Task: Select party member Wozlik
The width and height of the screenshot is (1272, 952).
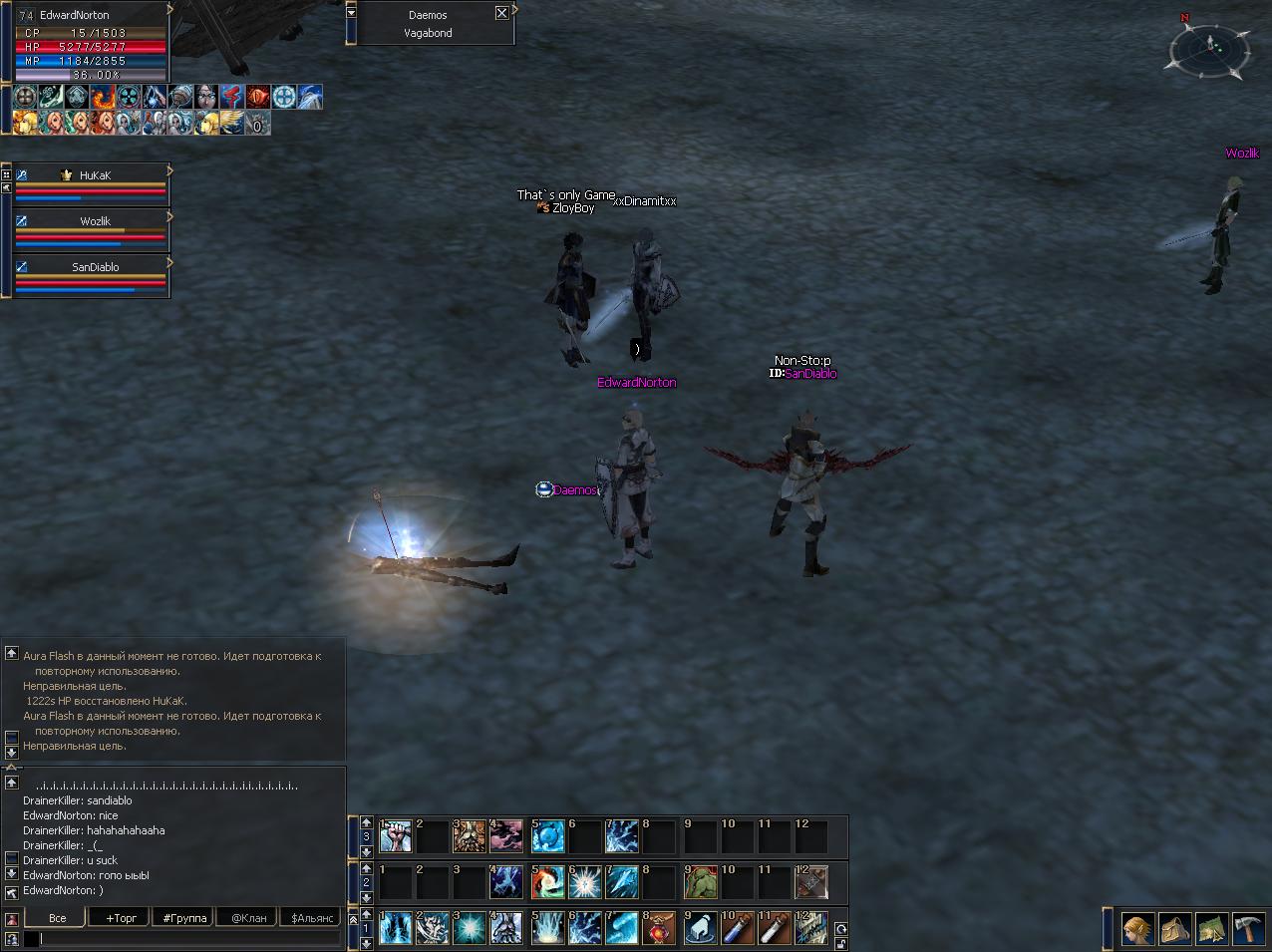Action: coord(95,221)
